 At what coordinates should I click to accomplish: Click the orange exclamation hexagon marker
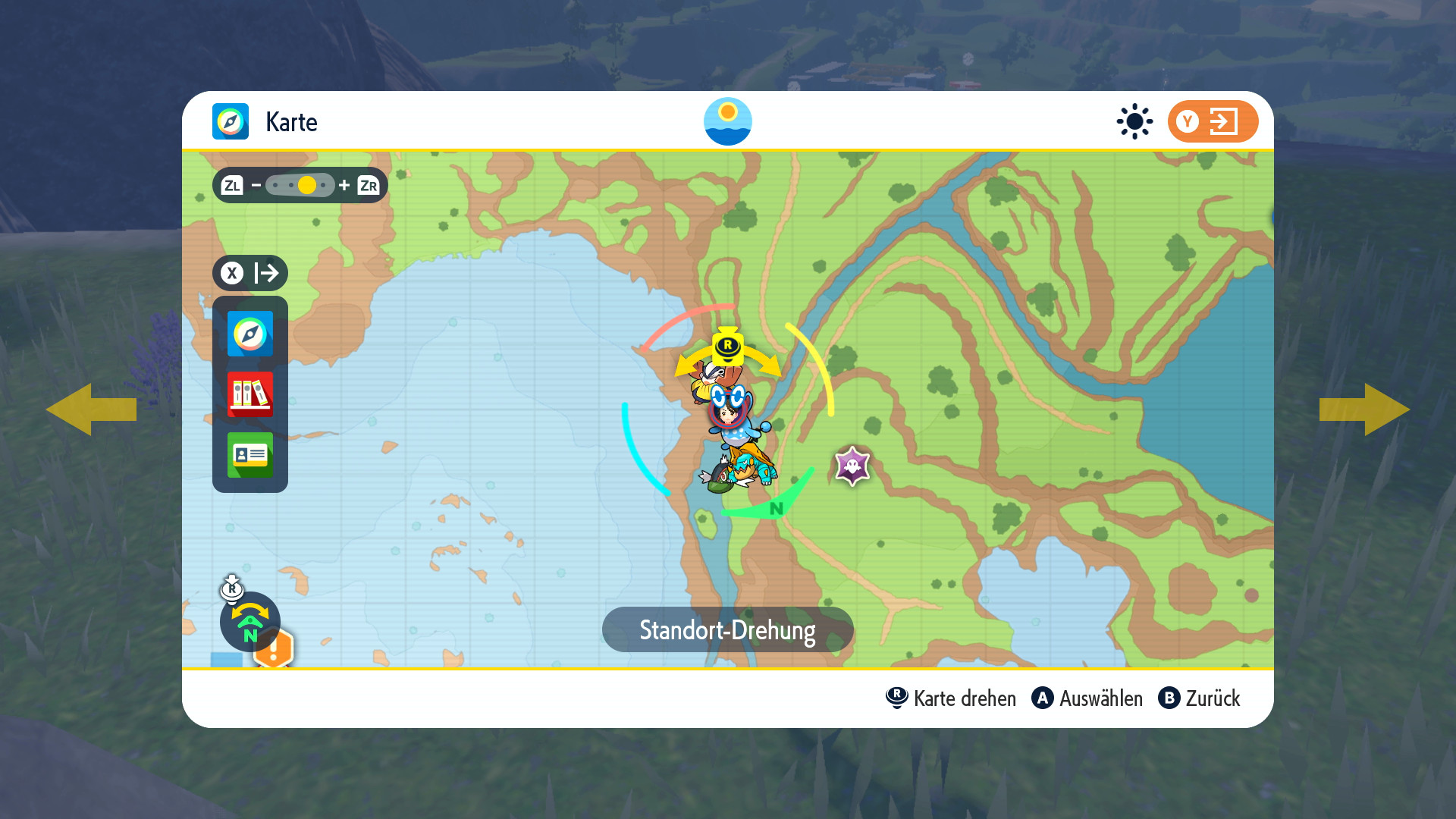click(274, 649)
